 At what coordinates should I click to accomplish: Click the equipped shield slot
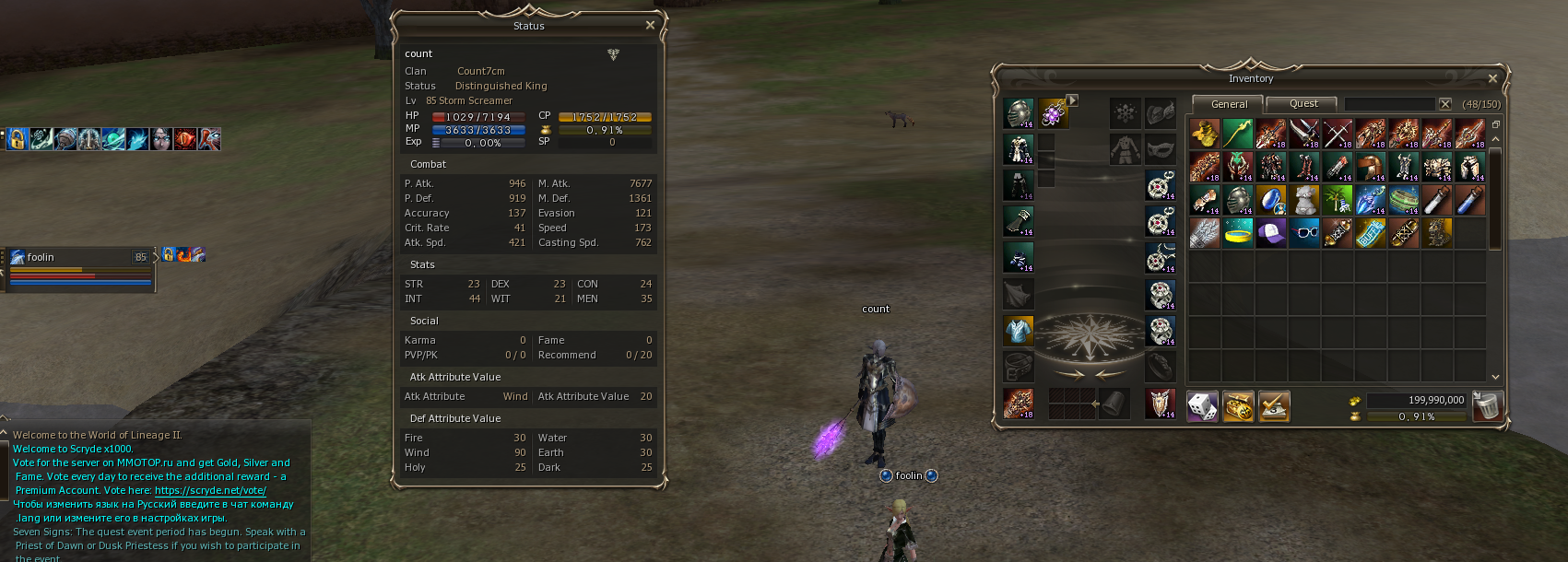pos(1161,403)
